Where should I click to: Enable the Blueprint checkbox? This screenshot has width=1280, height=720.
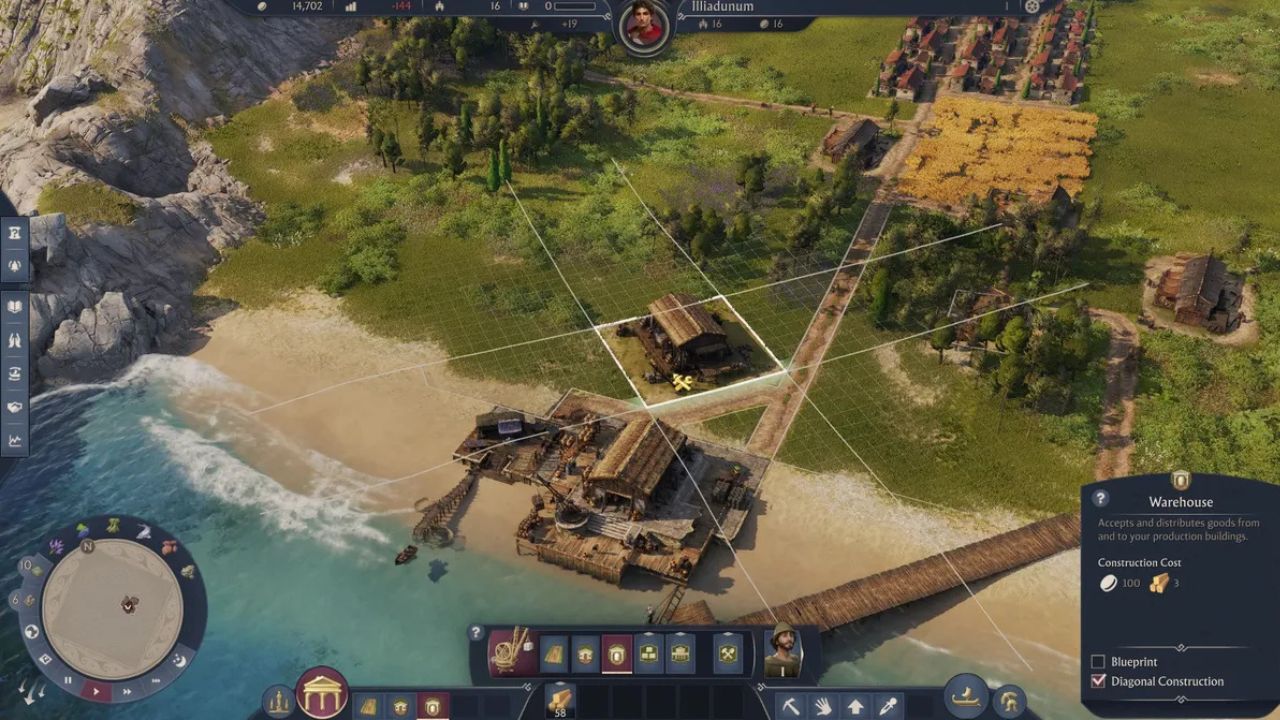(1098, 662)
